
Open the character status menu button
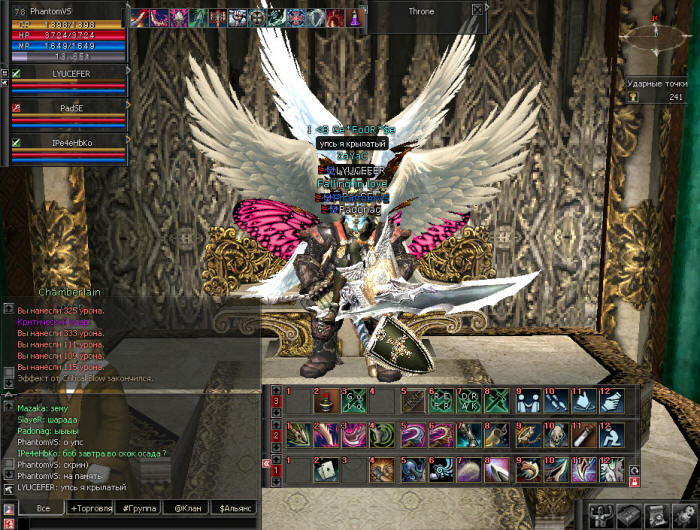click(603, 514)
